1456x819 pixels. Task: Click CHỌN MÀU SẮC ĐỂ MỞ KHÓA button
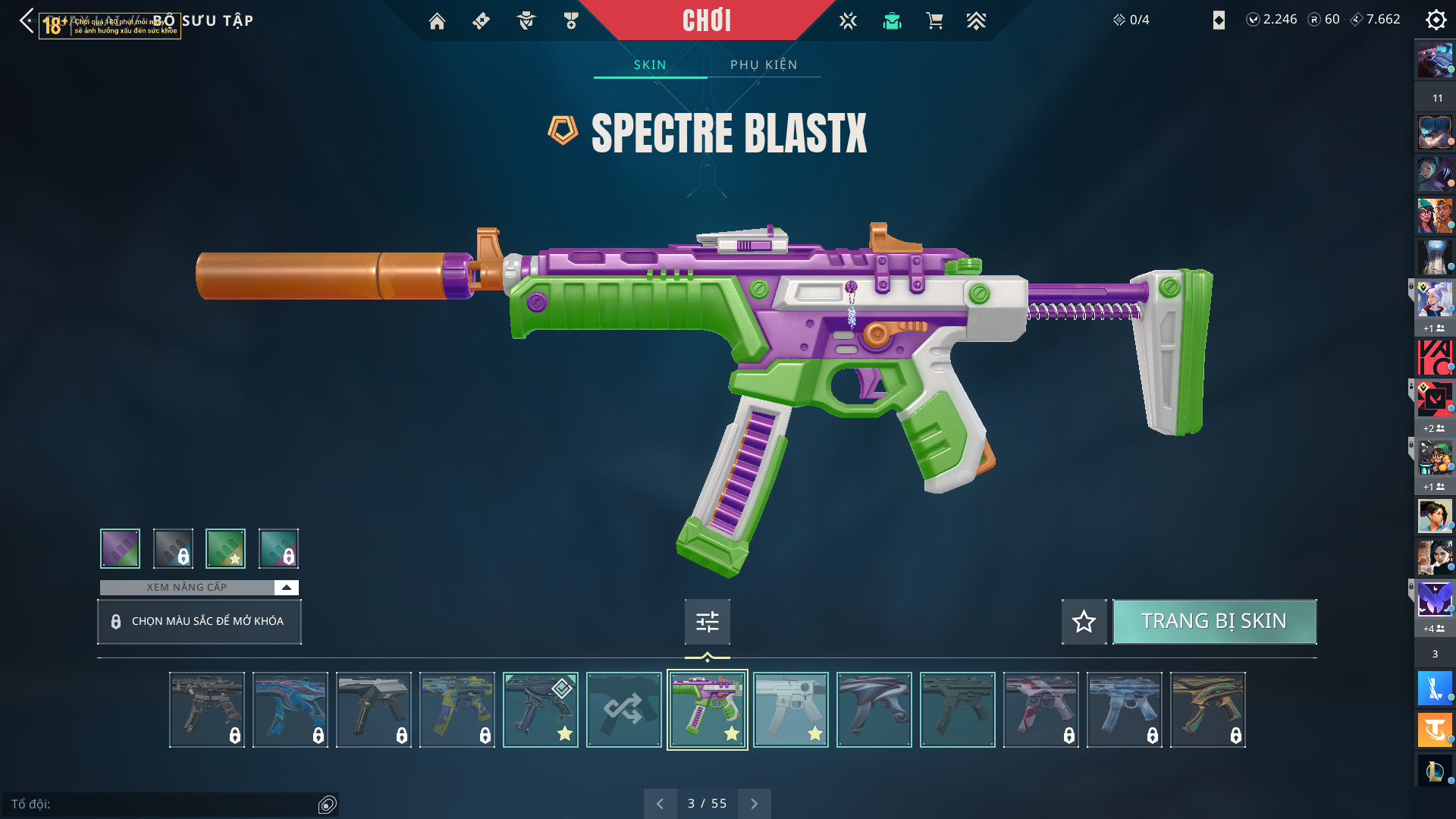click(199, 622)
